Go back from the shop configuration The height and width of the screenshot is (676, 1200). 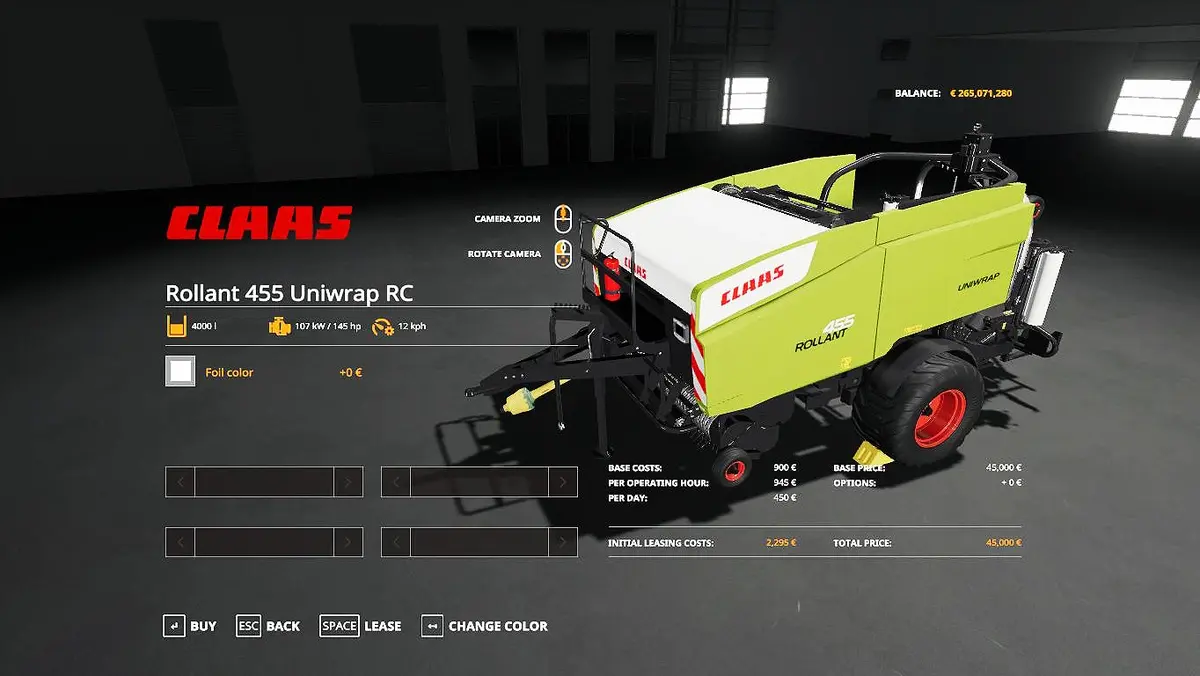tap(268, 626)
